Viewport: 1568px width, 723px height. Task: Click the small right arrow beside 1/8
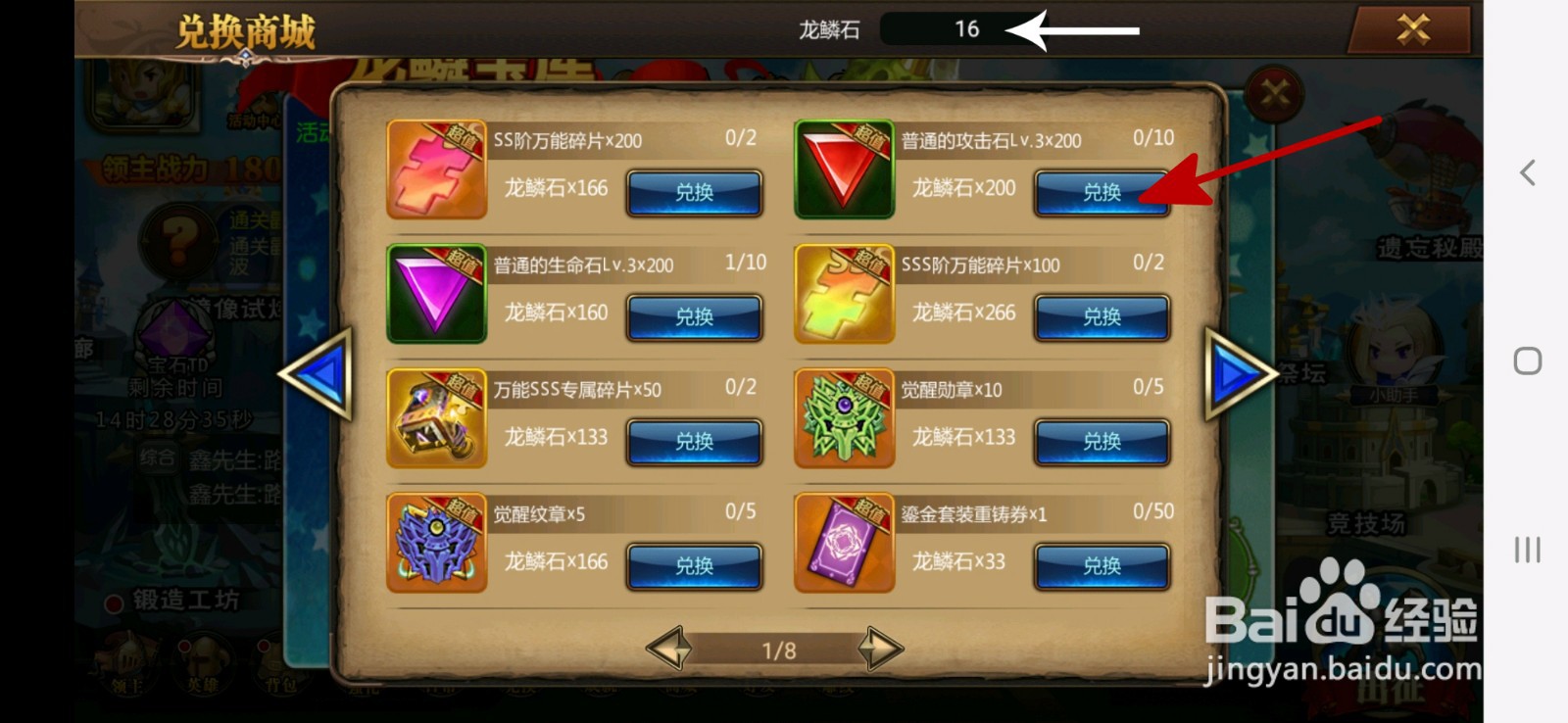[x=879, y=650]
